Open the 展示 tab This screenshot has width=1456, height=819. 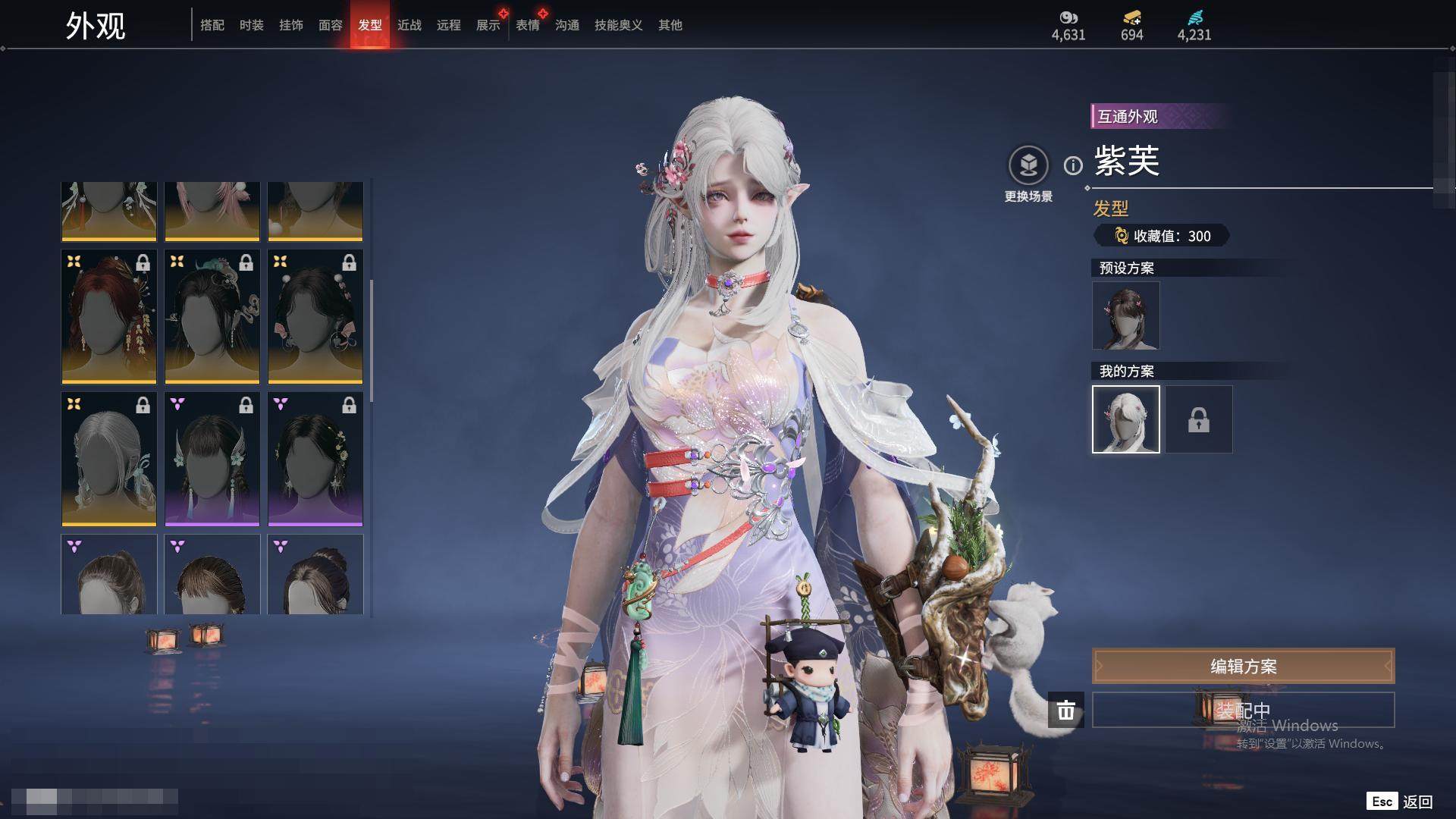488,25
